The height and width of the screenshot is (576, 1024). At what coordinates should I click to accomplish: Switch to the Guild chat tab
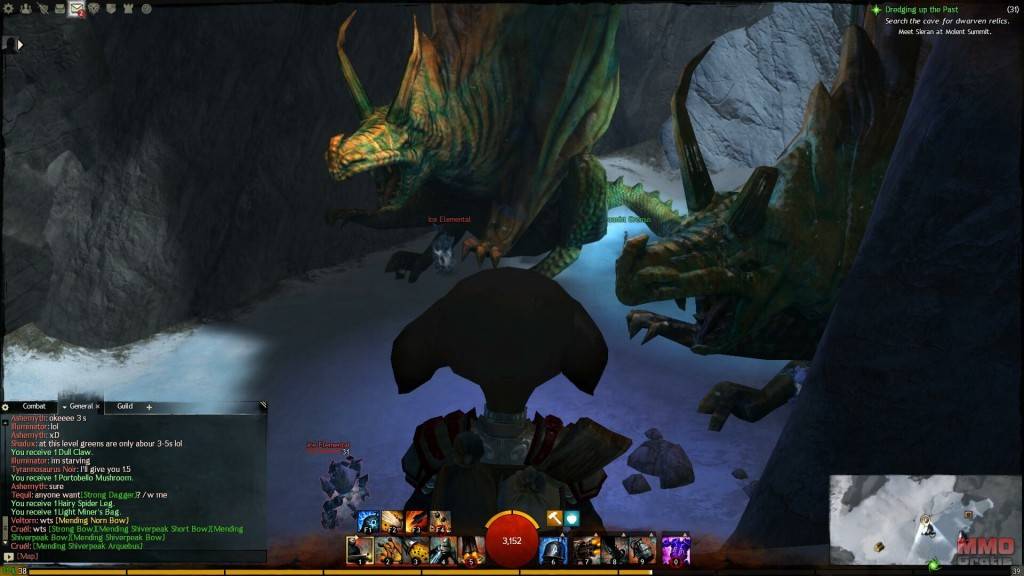click(x=124, y=407)
